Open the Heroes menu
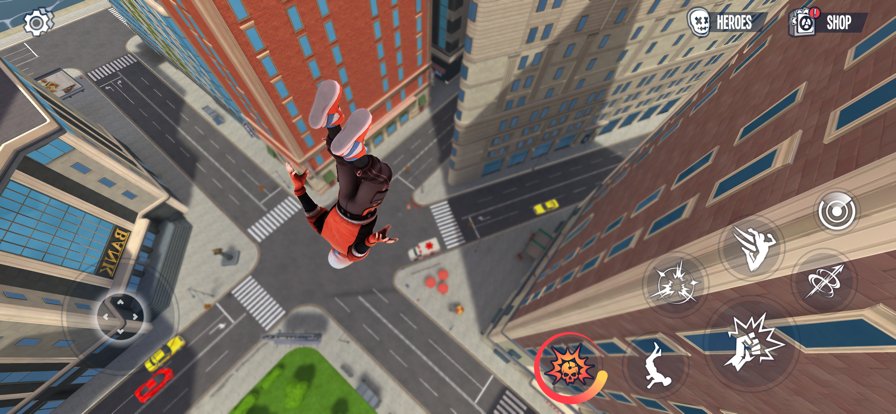The height and width of the screenshot is (414, 896). coord(726,21)
